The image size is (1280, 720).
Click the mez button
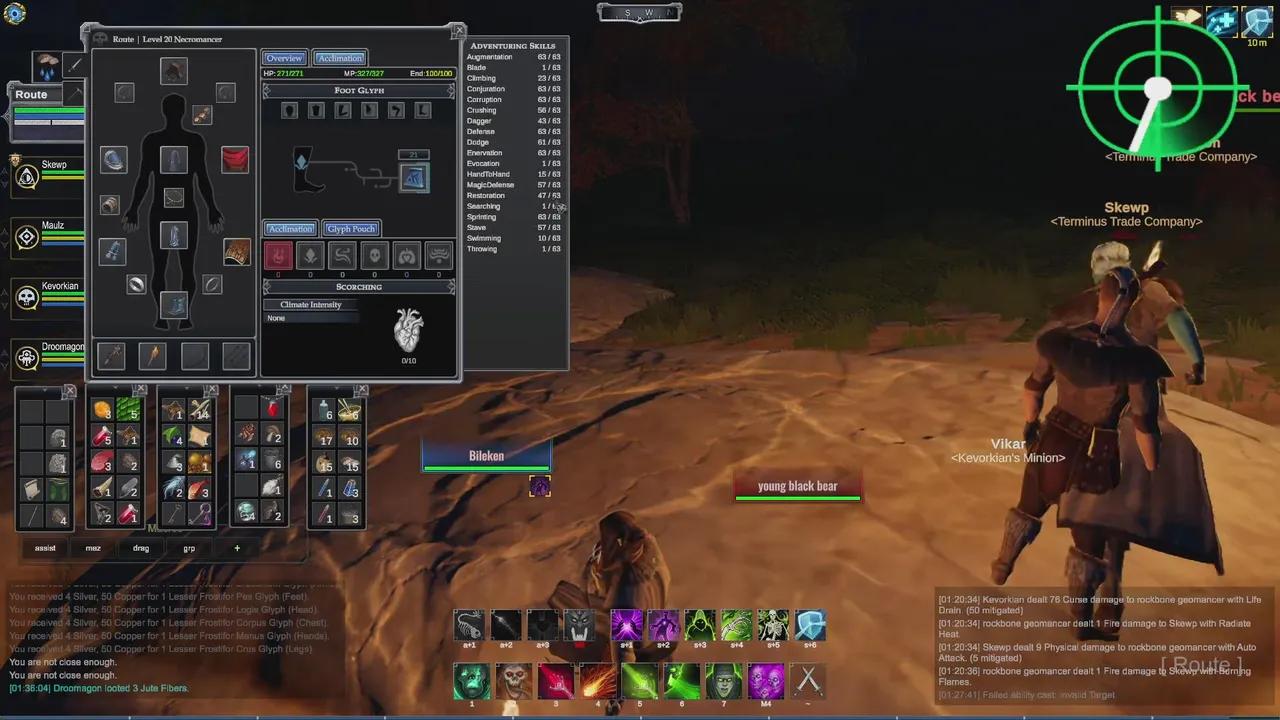[x=92, y=548]
